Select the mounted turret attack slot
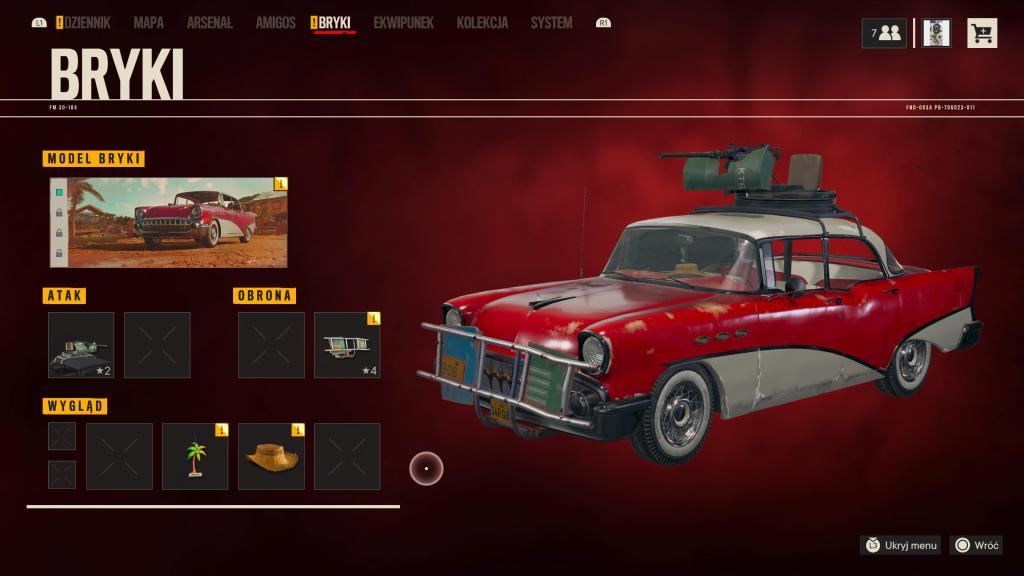The width and height of the screenshot is (1024, 576). pos(81,345)
